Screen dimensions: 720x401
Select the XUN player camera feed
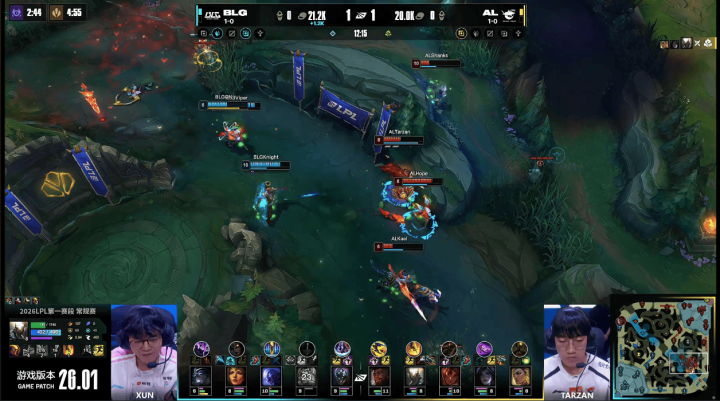tap(144, 350)
